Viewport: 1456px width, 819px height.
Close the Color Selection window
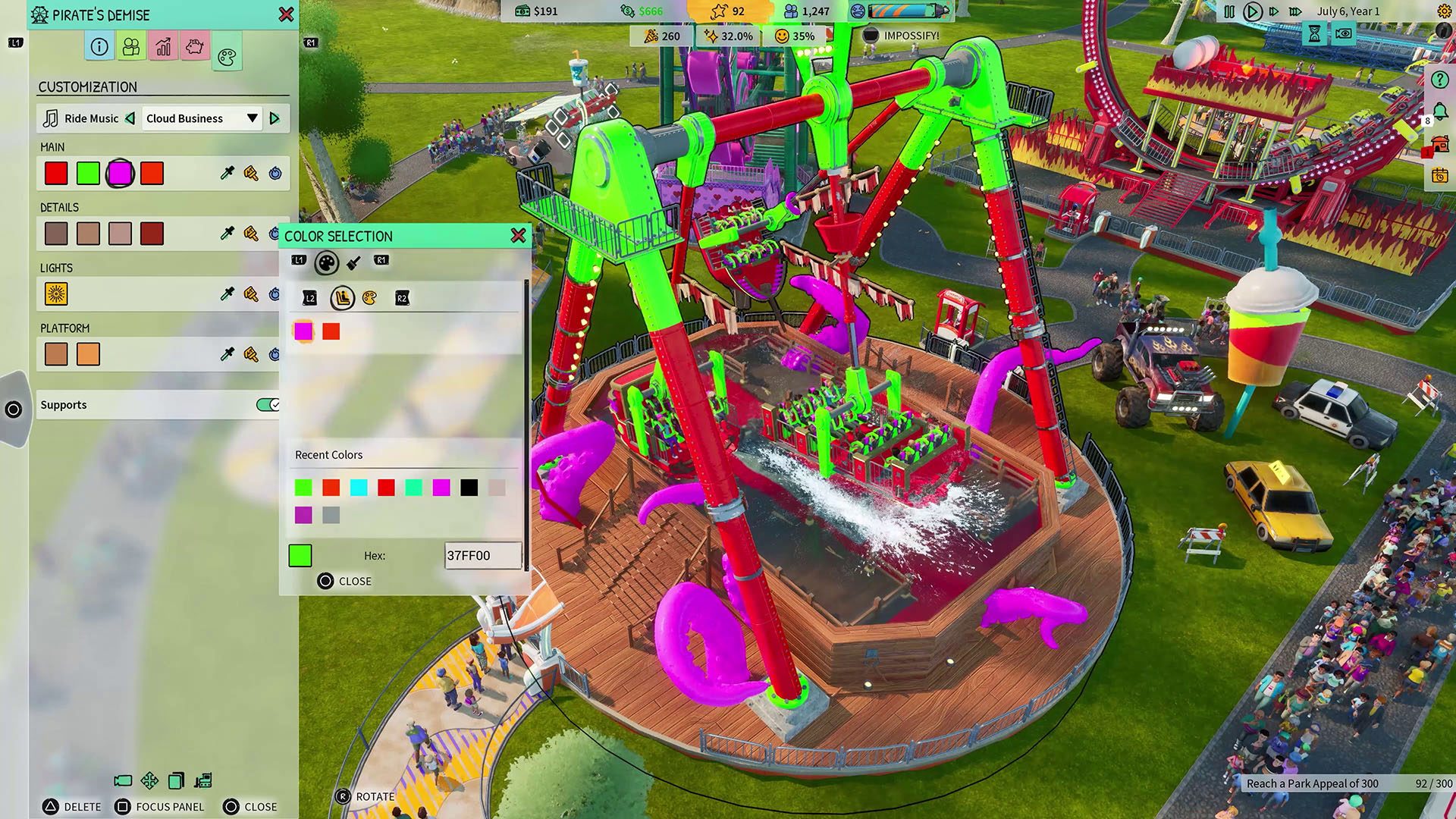518,236
